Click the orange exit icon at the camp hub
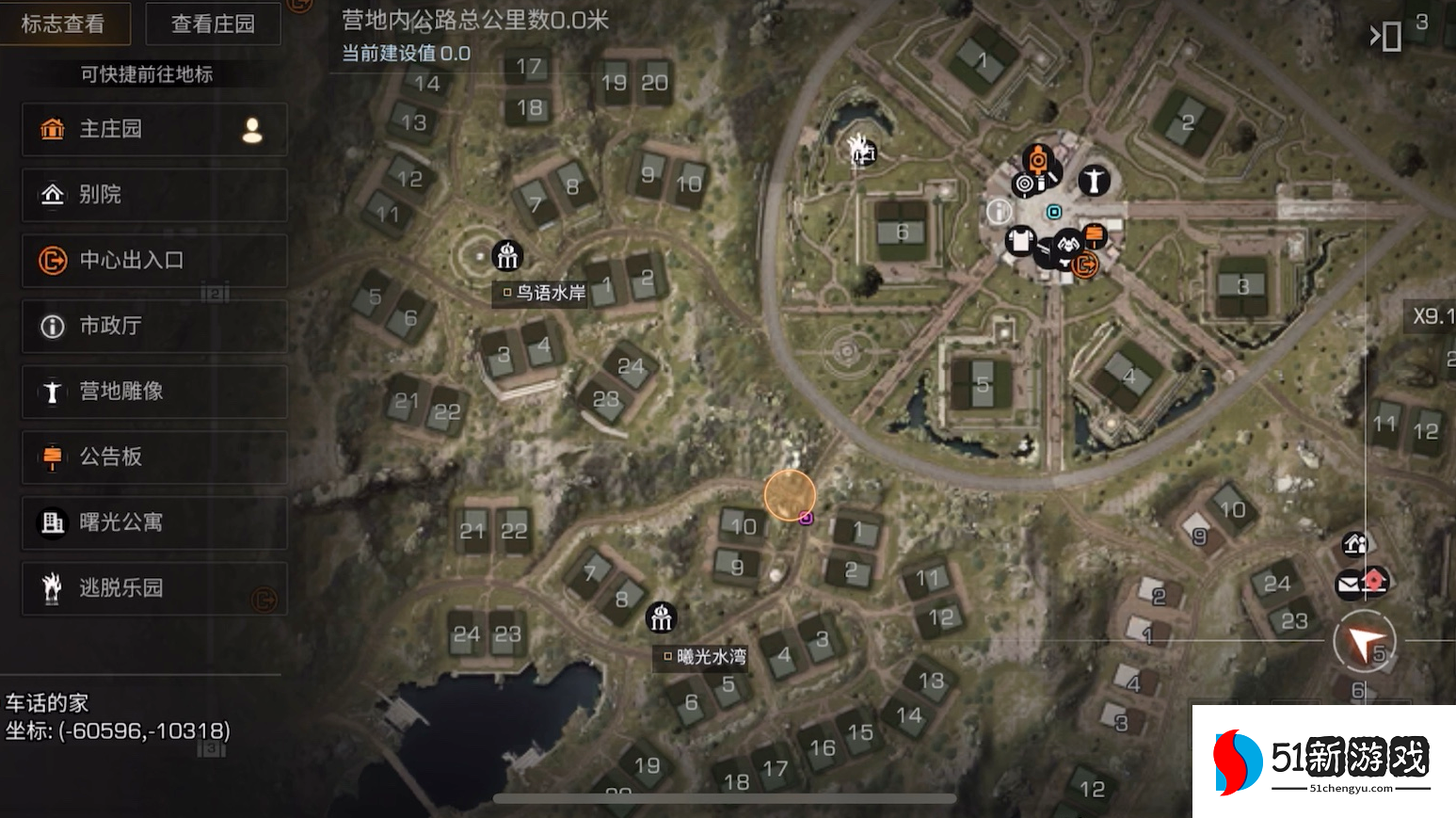Image resolution: width=1456 pixels, height=818 pixels. [x=1085, y=265]
